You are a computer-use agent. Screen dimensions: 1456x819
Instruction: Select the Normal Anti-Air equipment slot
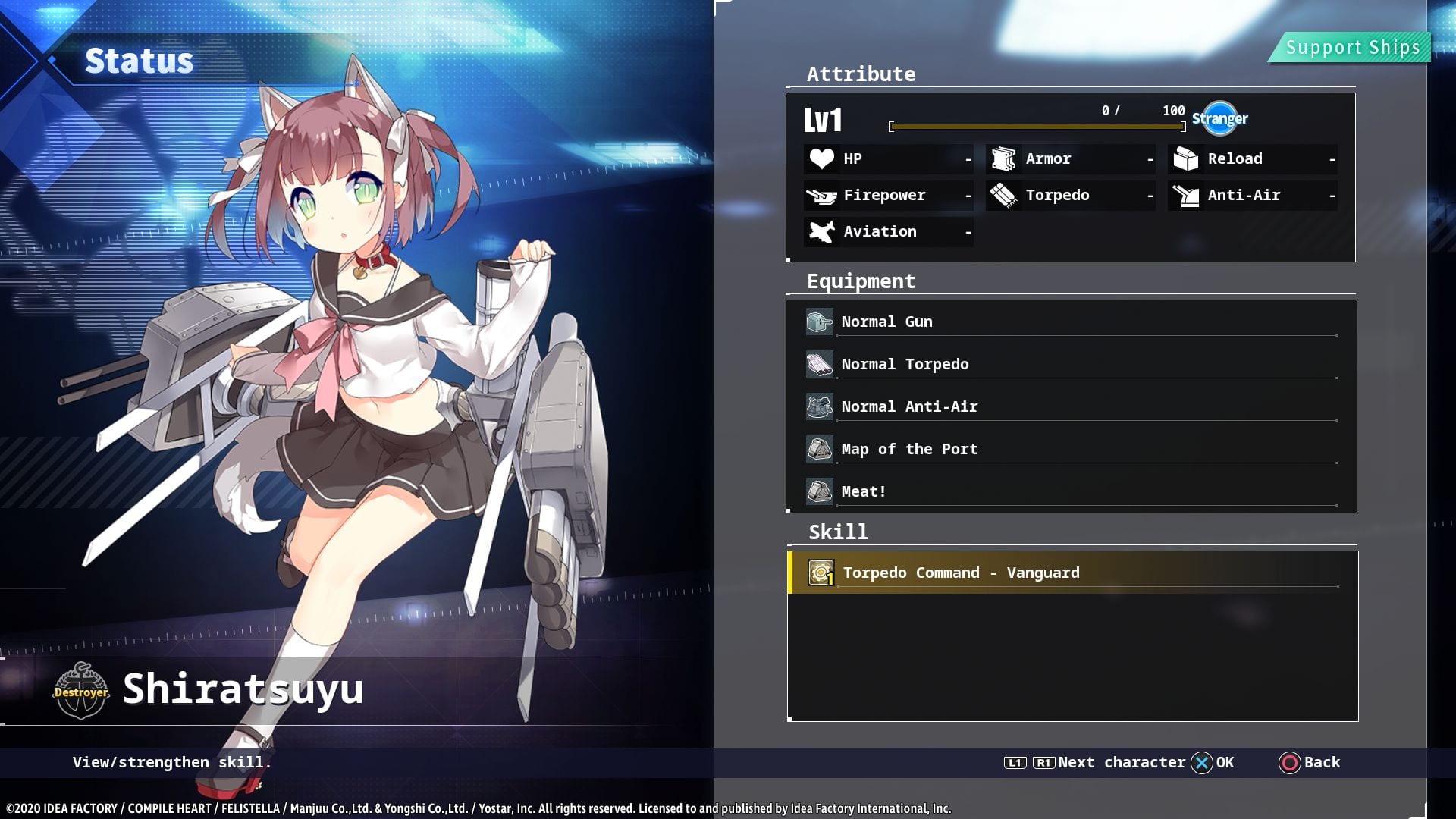[1069, 407]
